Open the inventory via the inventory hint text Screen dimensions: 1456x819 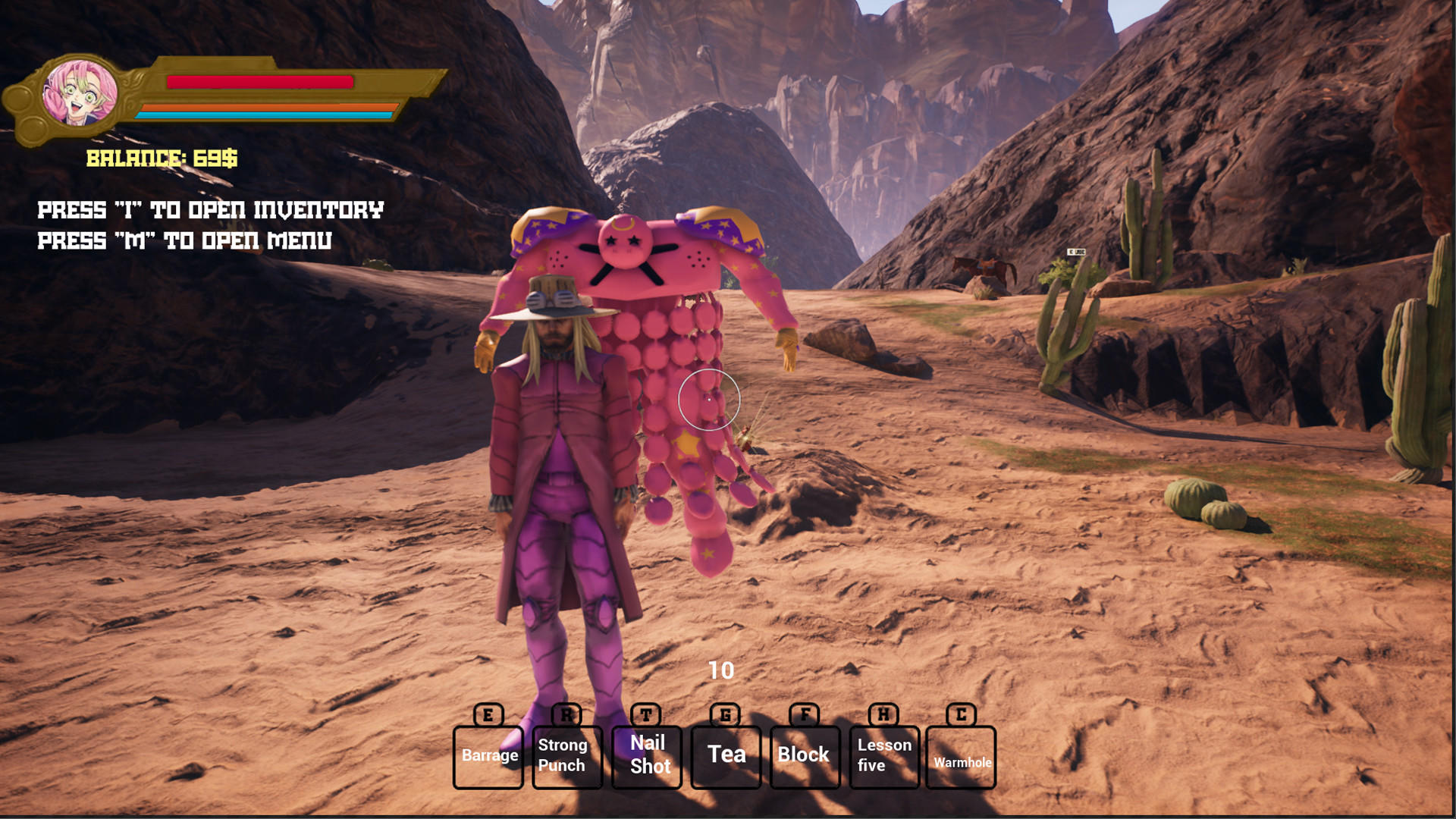point(210,209)
